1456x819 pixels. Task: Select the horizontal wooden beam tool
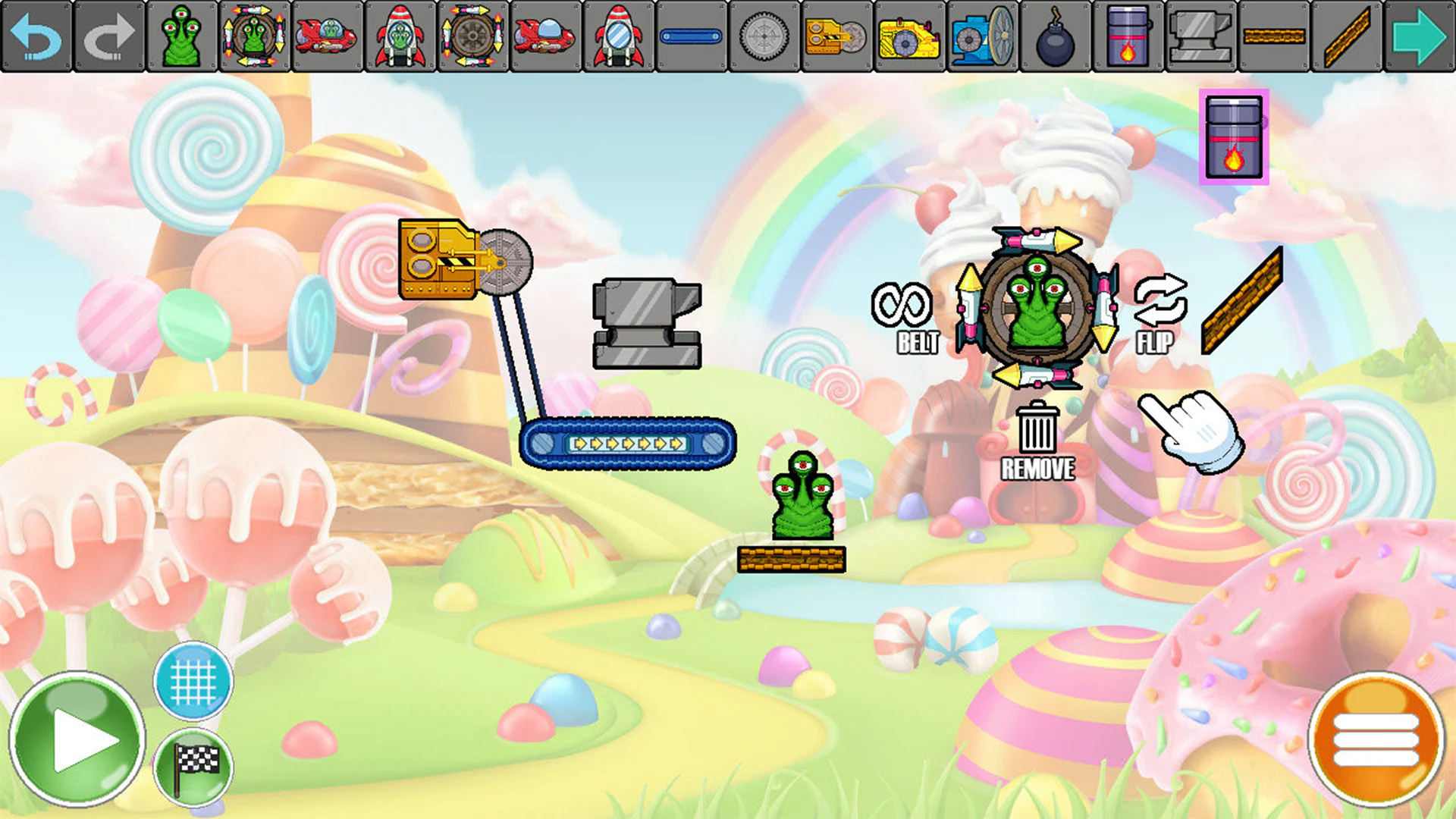(1275, 36)
